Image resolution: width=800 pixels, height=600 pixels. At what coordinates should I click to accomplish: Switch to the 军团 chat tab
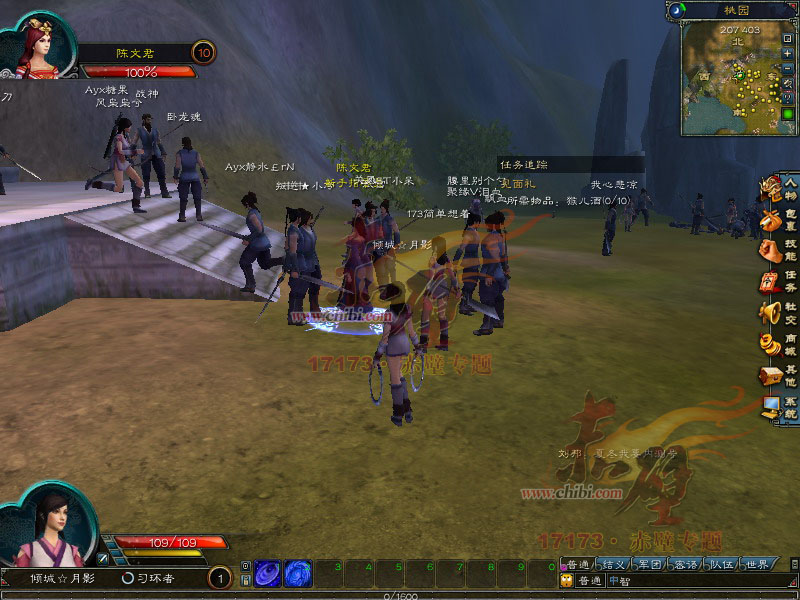click(x=650, y=565)
